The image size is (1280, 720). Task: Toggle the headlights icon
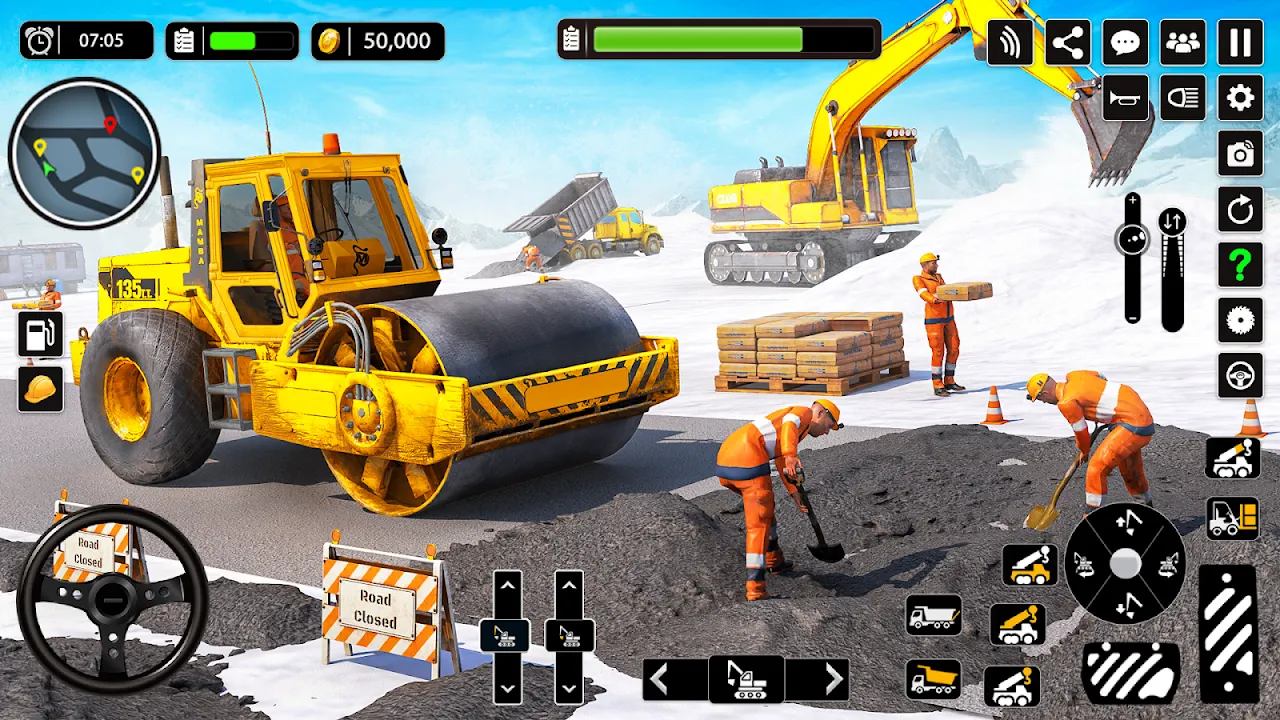1182,100
